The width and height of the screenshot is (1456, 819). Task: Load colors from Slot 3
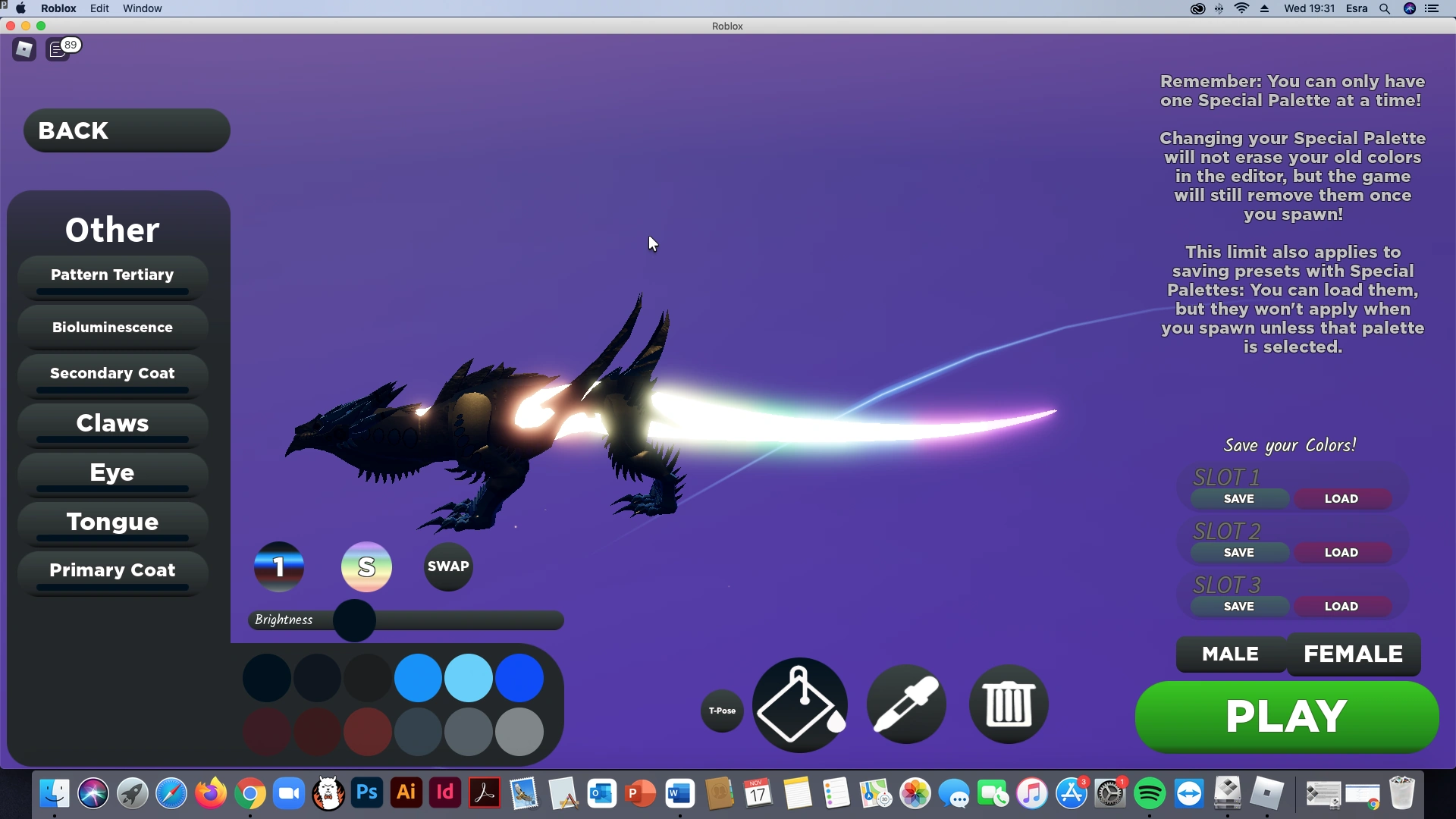pos(1341,606)
